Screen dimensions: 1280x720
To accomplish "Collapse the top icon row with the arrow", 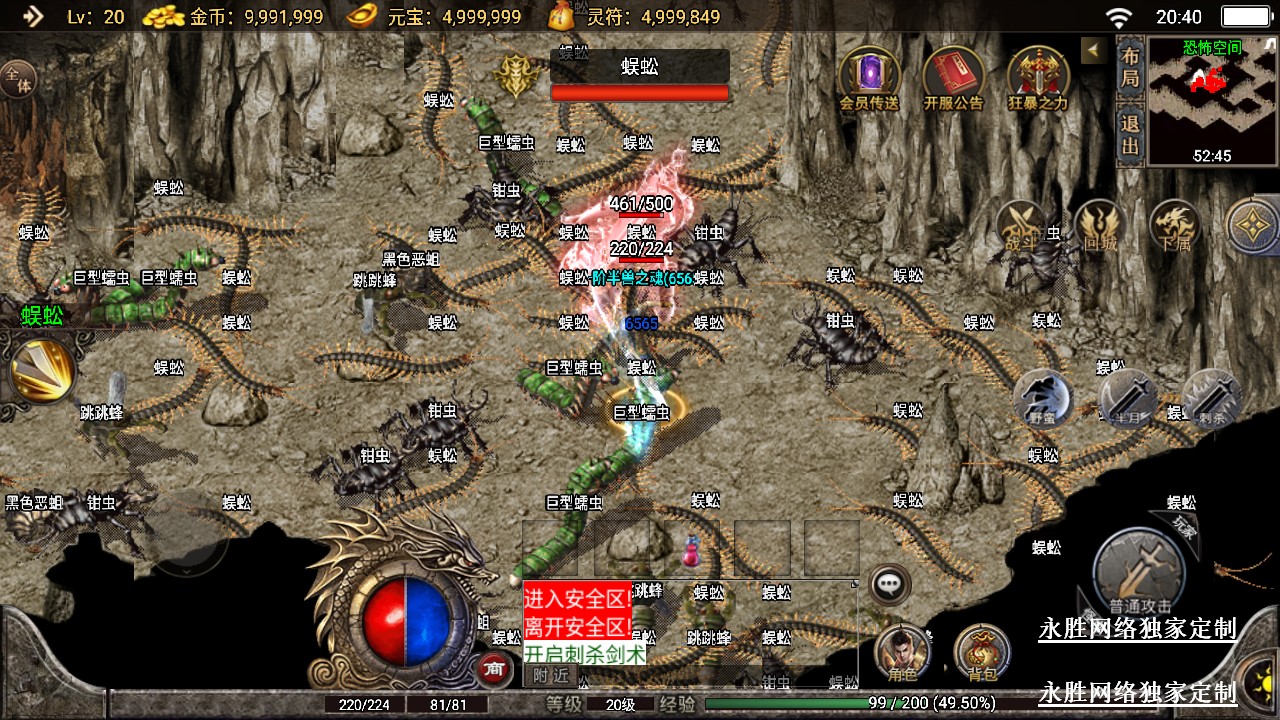I will 1094,50.
